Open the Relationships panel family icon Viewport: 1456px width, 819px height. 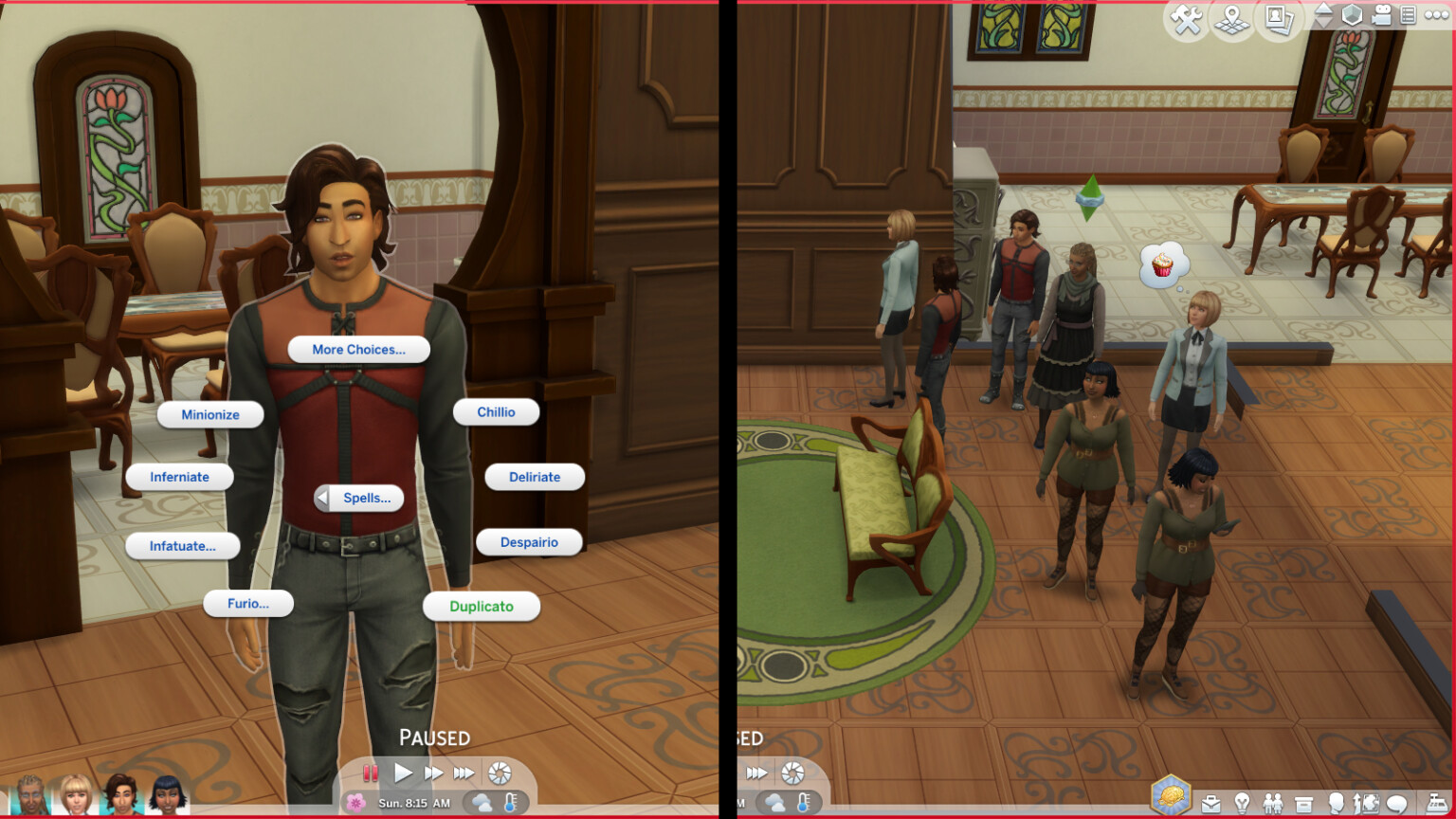tap(1273, 801)
